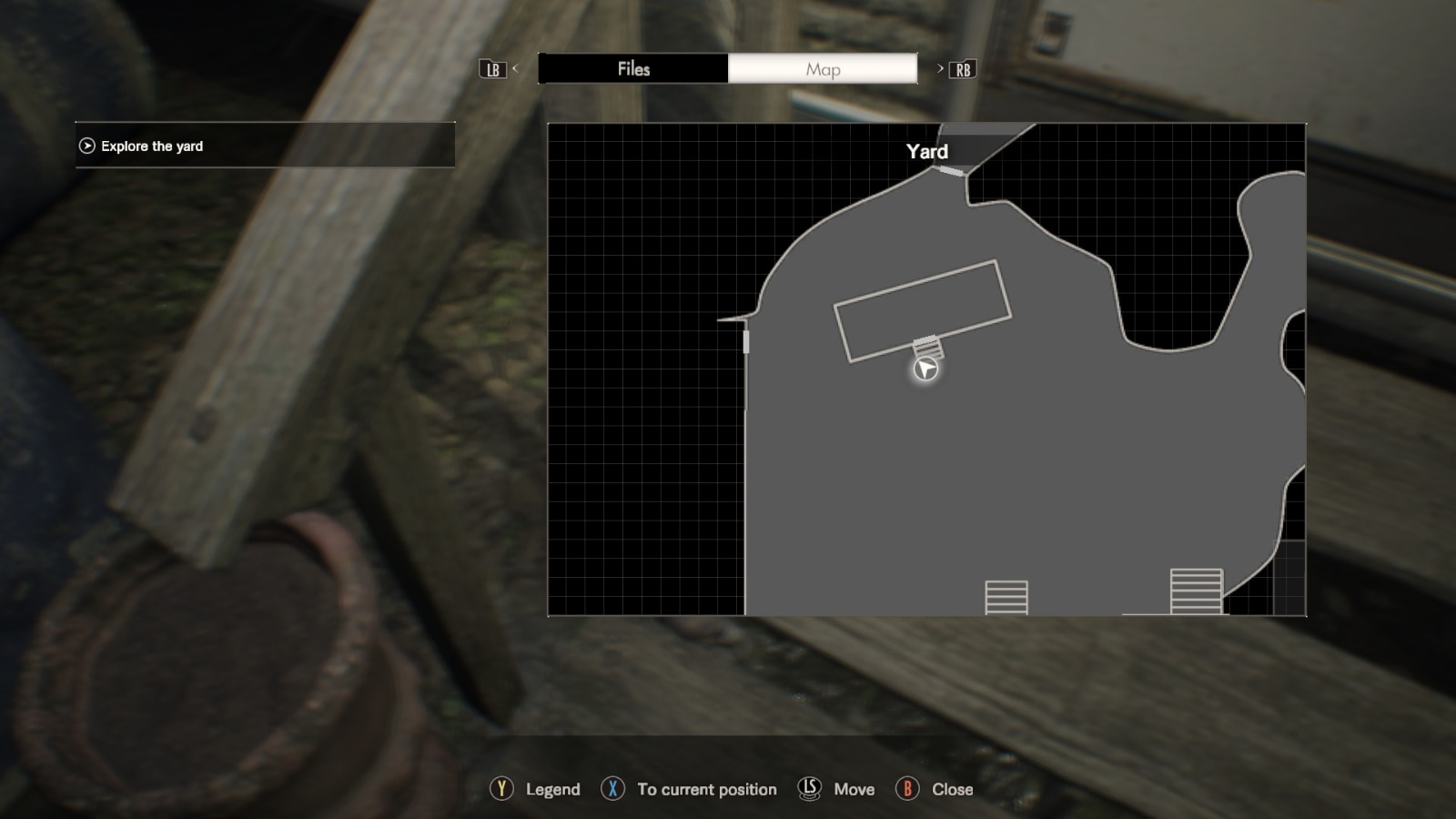Click the left chevron beside Files
This screenshot has height=819, width=1456.
514,69
